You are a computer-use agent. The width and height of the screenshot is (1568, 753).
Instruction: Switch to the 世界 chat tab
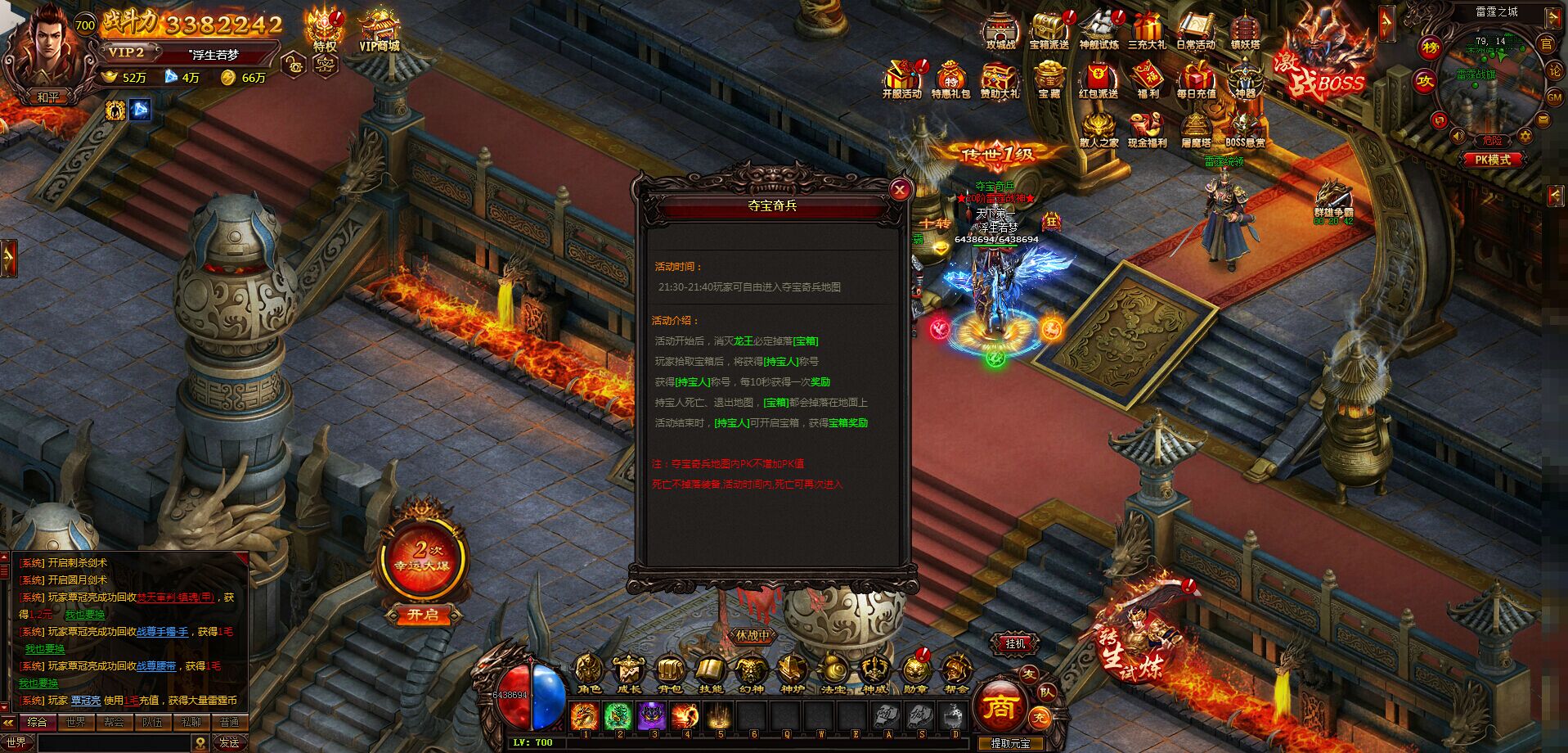click(74, 722)
